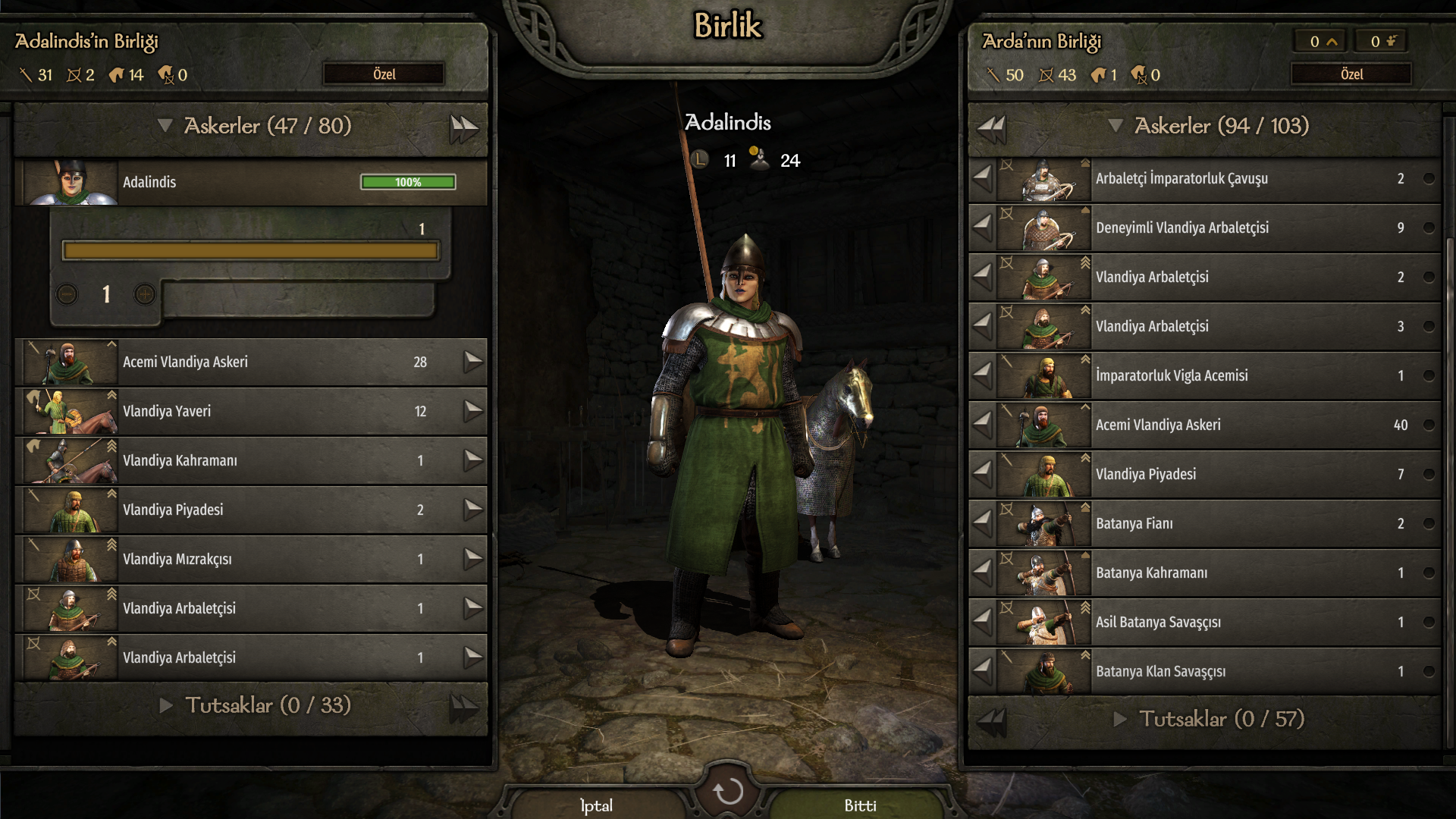Transfer all left soldiers with double arrow

point(464,127)
